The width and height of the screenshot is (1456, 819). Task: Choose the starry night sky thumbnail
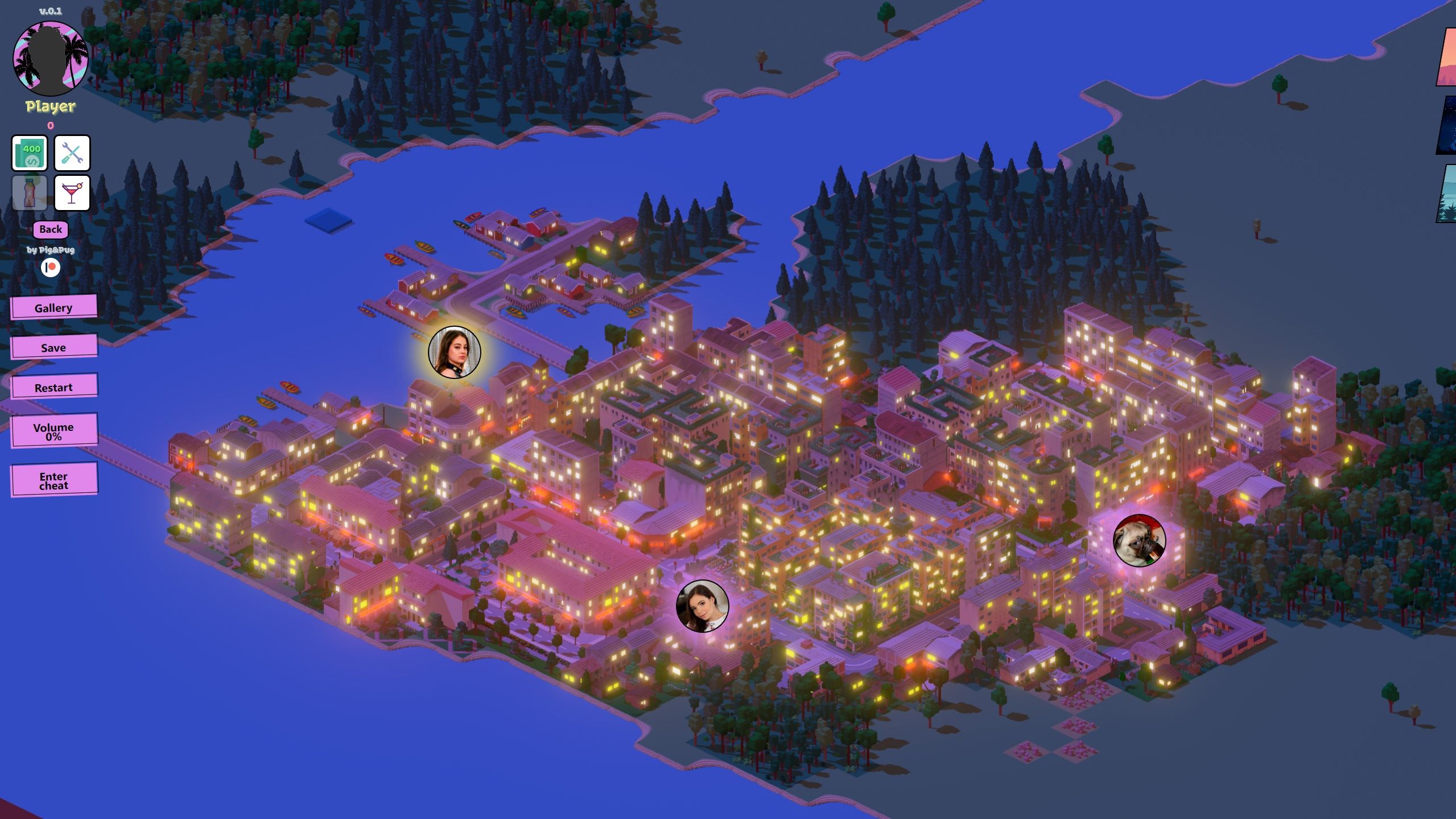pyautogui.click(x=1447, y=125)
